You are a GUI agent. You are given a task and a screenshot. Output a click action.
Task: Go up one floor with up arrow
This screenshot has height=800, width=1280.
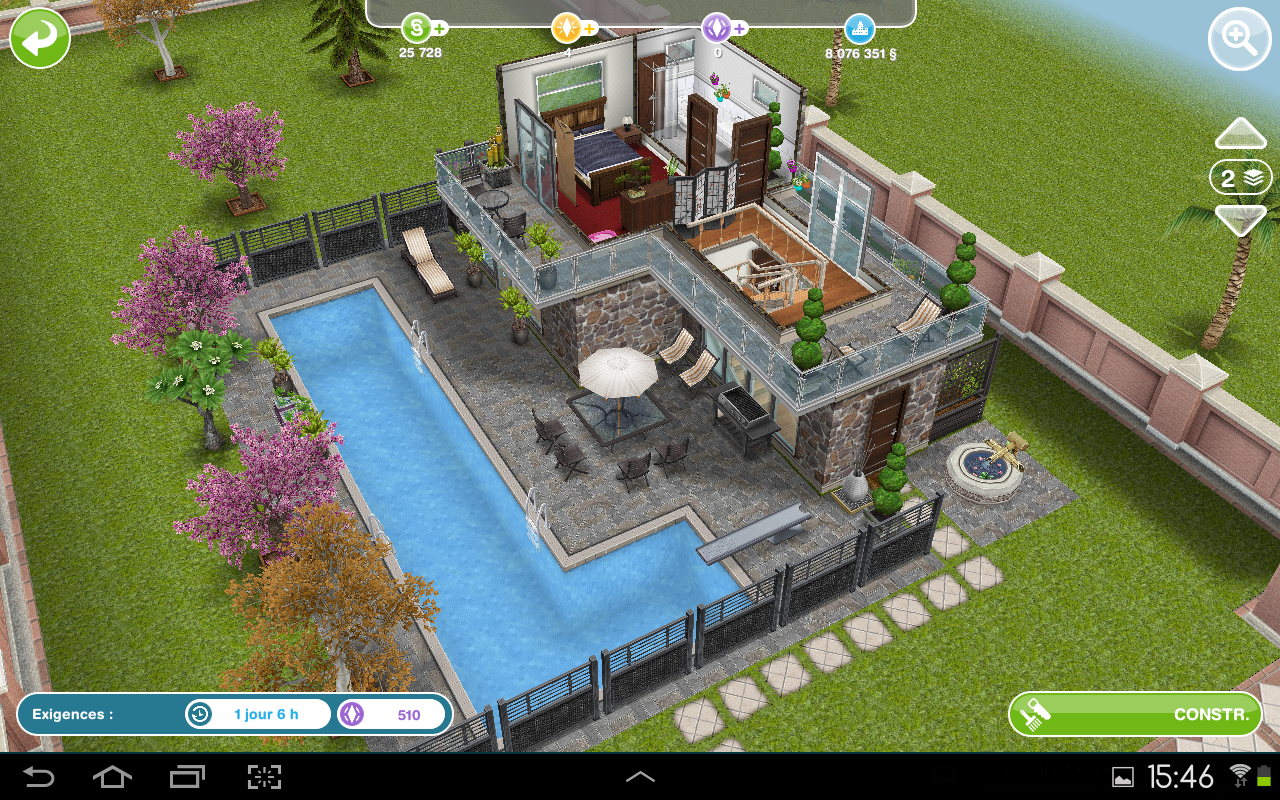(x=1240, y=135)
